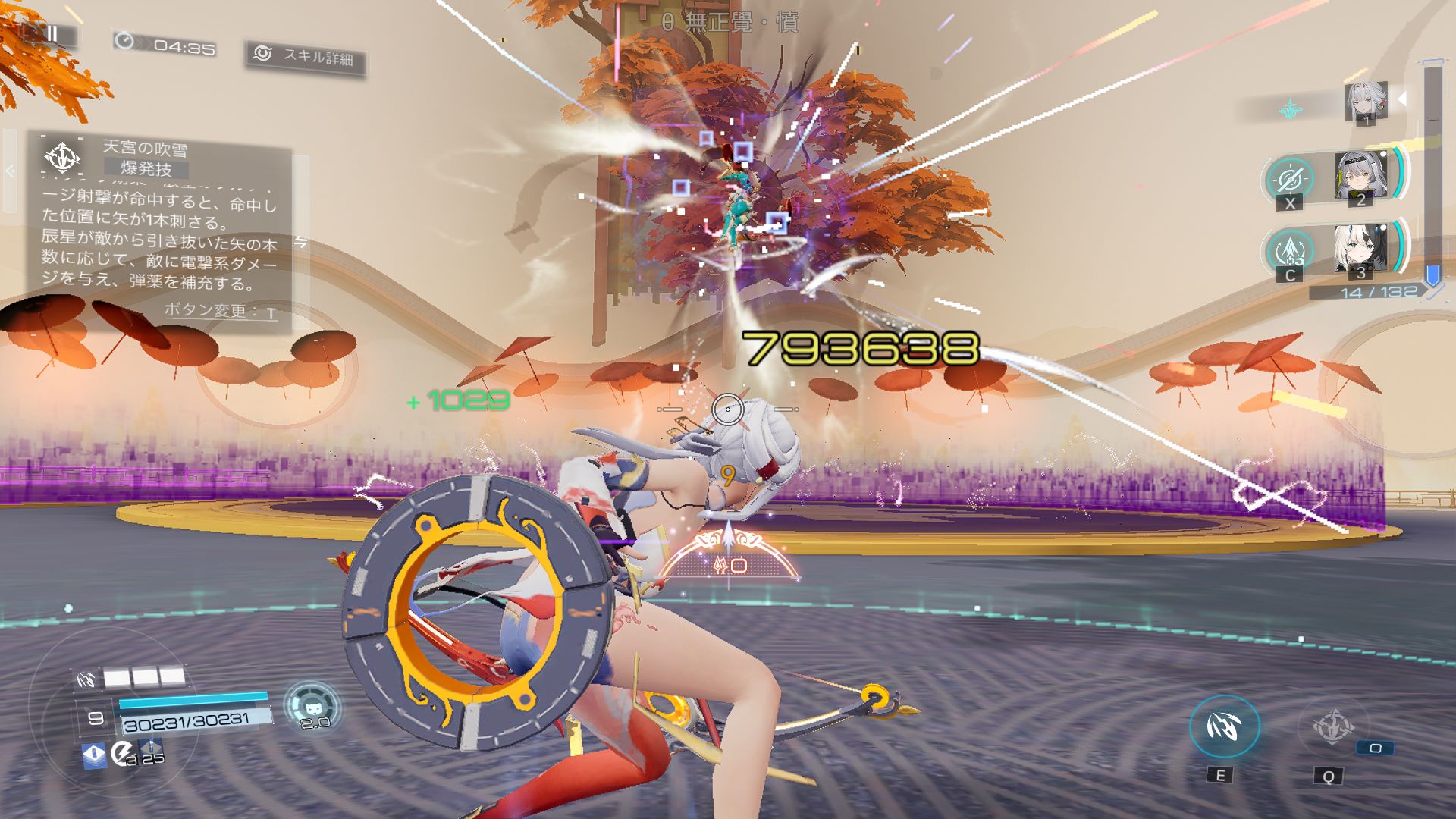Inspect the lightning bolt buff icon
Viewport: 1456px width, 819px height.
[121, 754]
